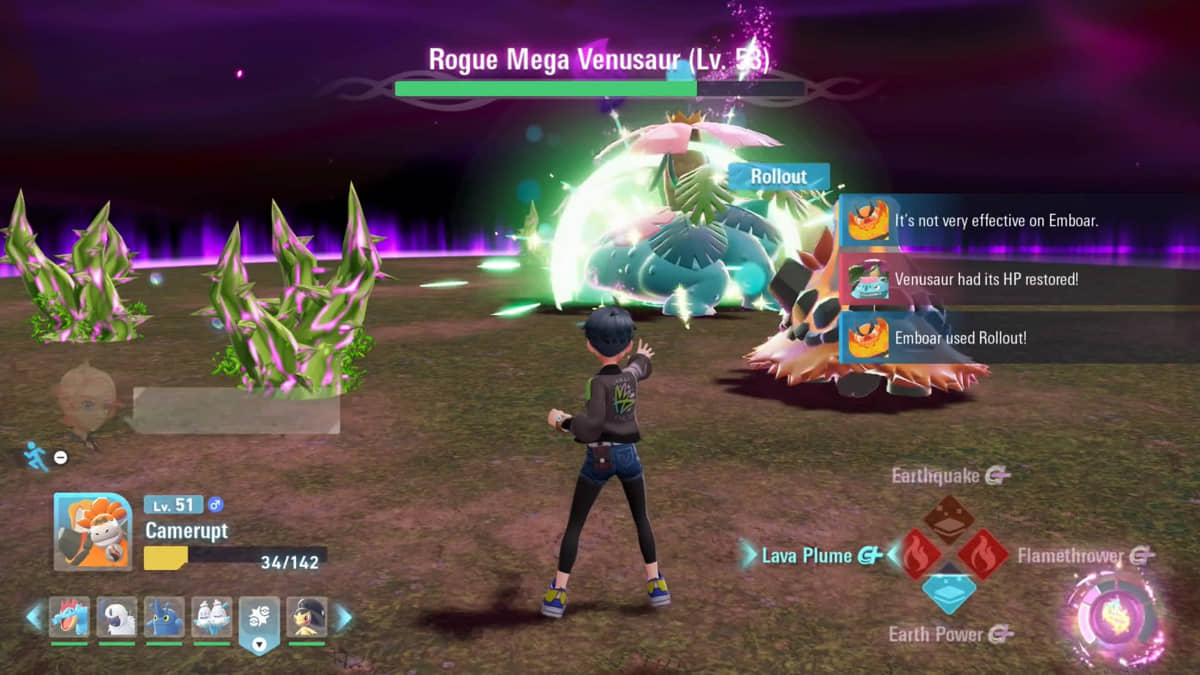Switch to Feraligatr in the party bar
The image size is (1200, 675).
point(69,618)
